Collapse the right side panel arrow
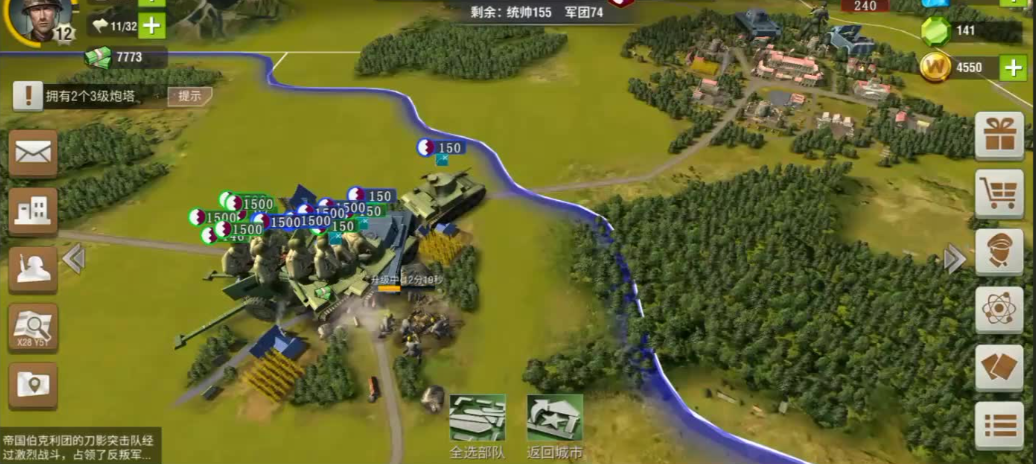1036x464 pixels. click(955, 259)
